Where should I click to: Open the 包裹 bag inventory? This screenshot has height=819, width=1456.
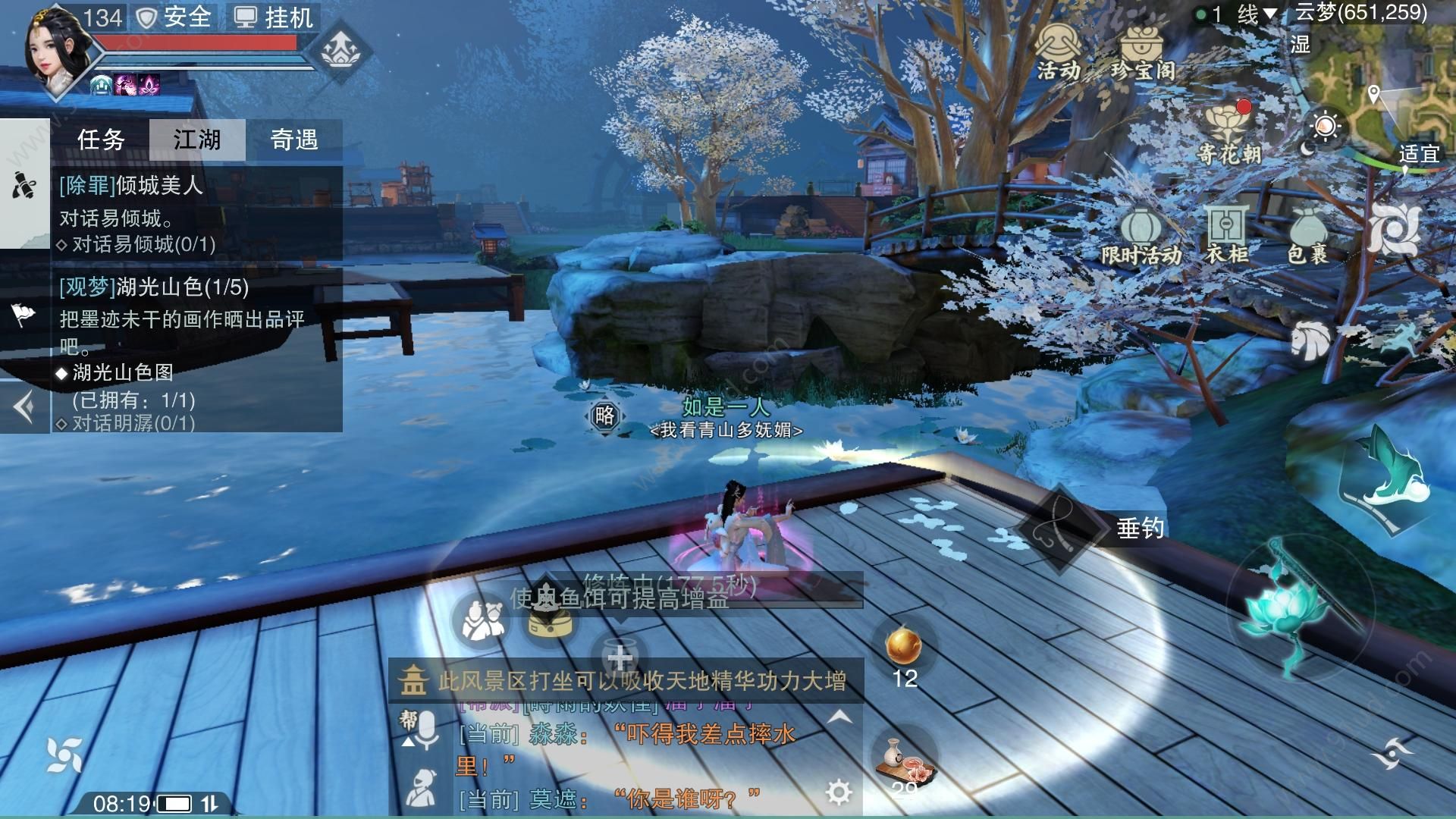click(x=1307, y=237)
